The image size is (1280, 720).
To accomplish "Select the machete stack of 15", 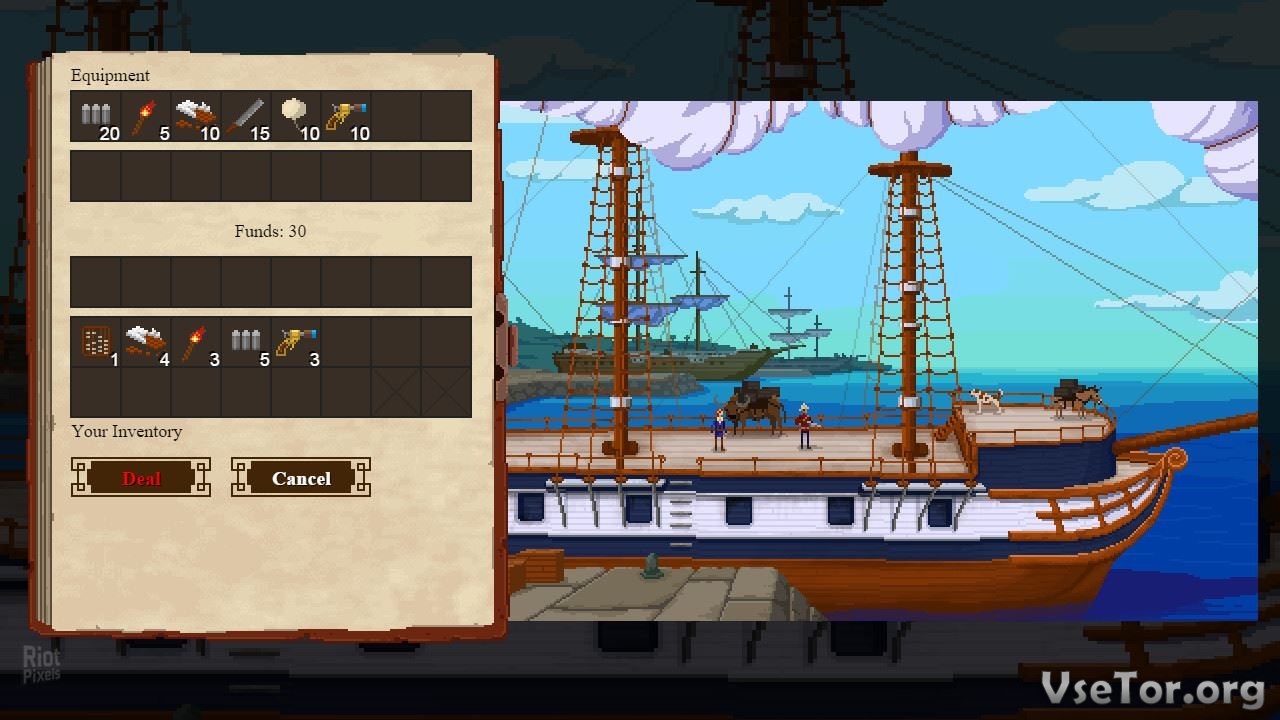I will pos(246,116).
